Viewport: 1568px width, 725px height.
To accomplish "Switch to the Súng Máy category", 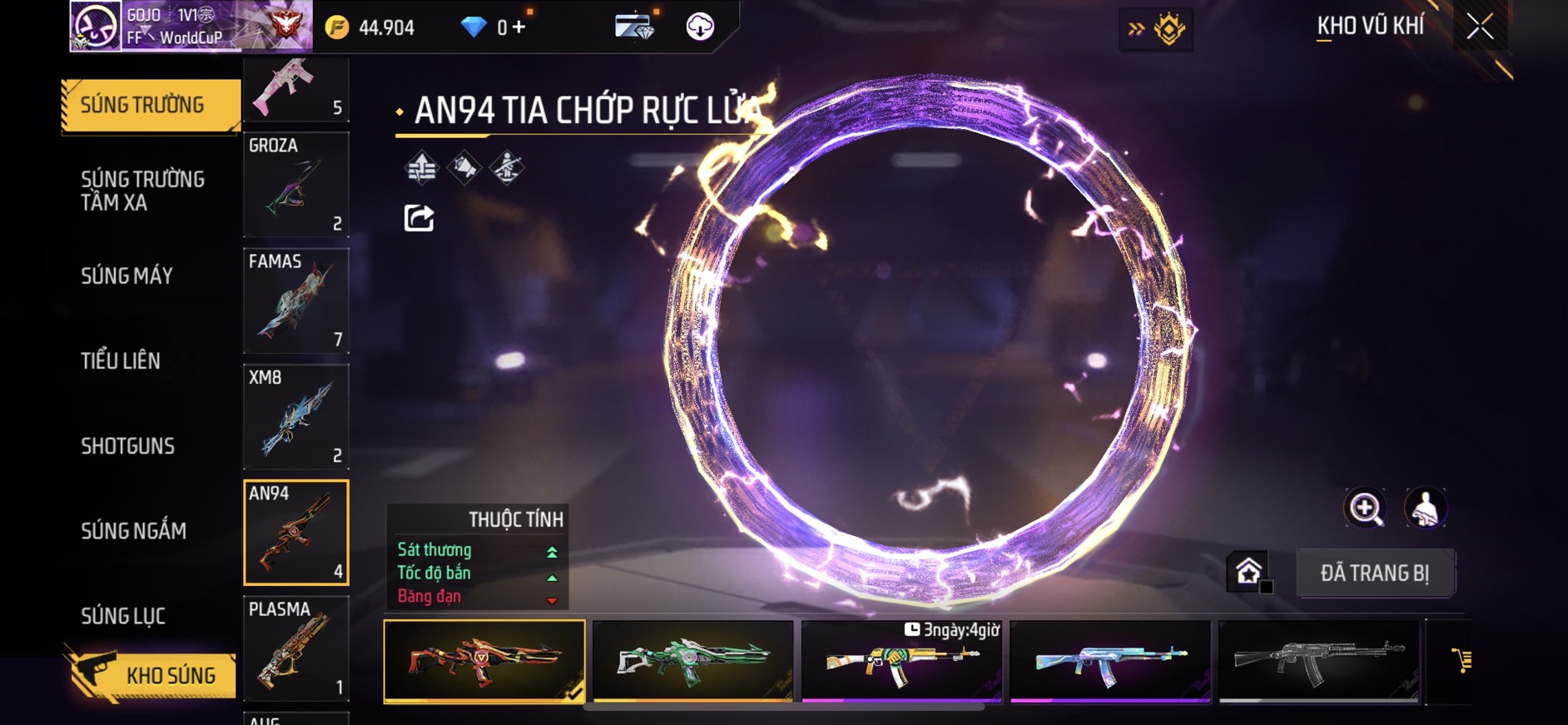I will [127, 276].
